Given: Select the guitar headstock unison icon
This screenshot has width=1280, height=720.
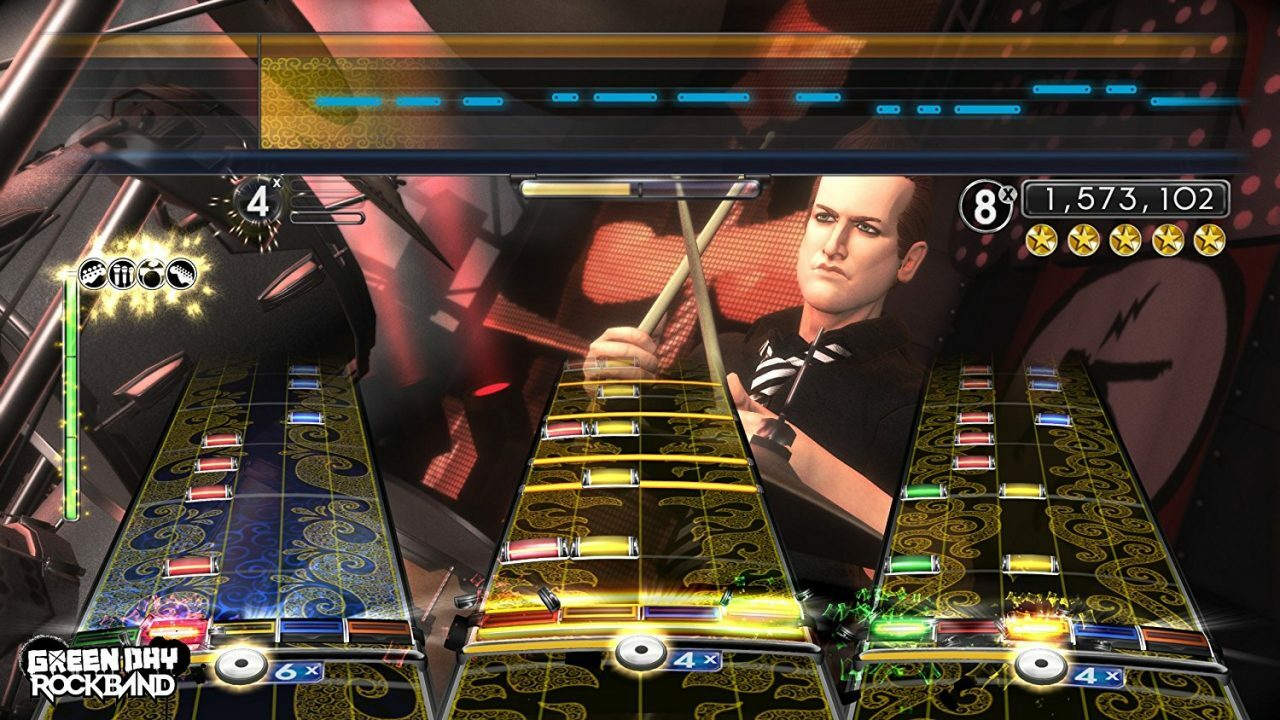Looking at the screenshot, I should pyautogui.click(x=180, y=273).
